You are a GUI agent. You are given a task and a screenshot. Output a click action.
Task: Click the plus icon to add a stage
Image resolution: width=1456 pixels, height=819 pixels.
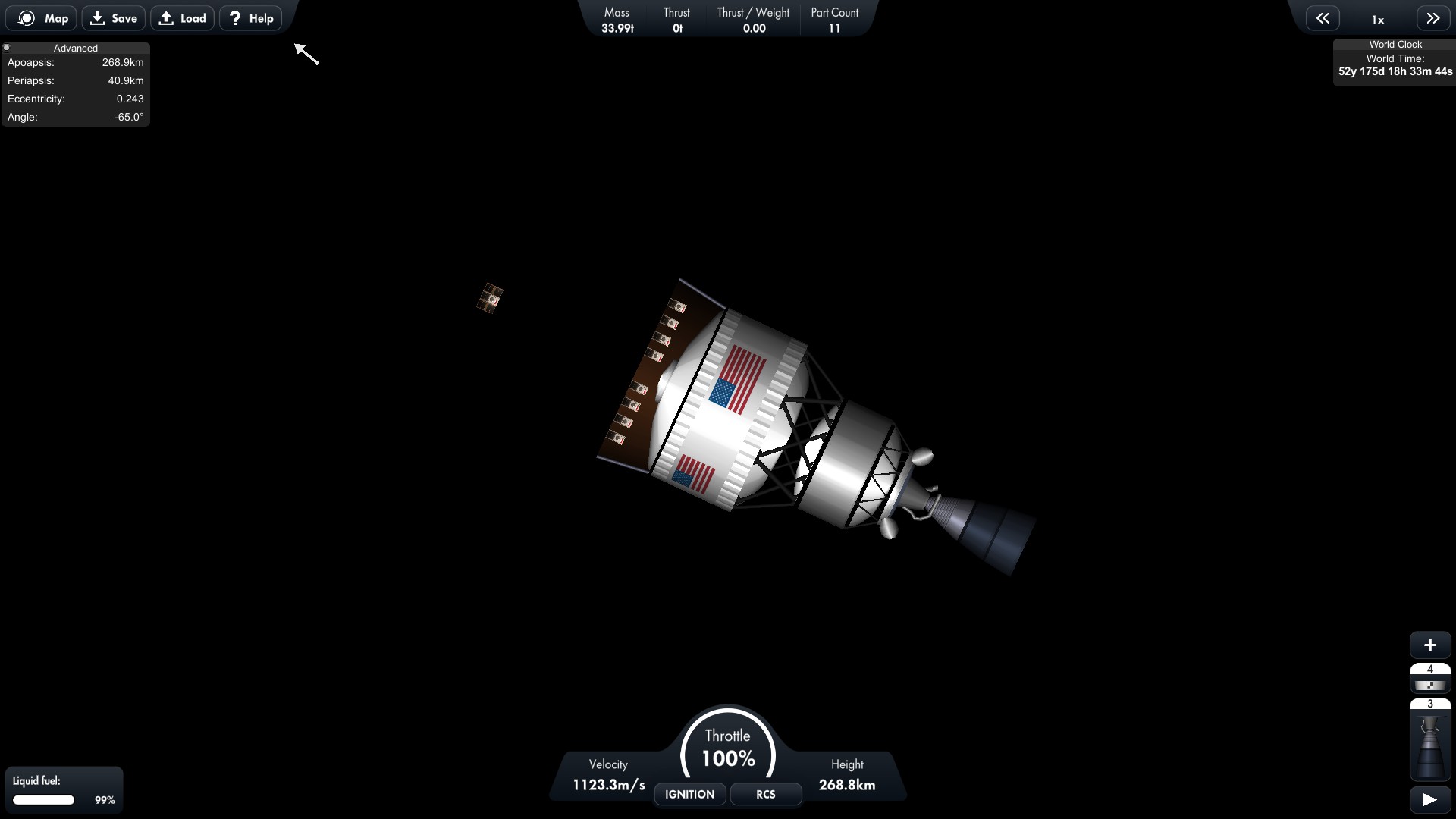pos(1430,645)
